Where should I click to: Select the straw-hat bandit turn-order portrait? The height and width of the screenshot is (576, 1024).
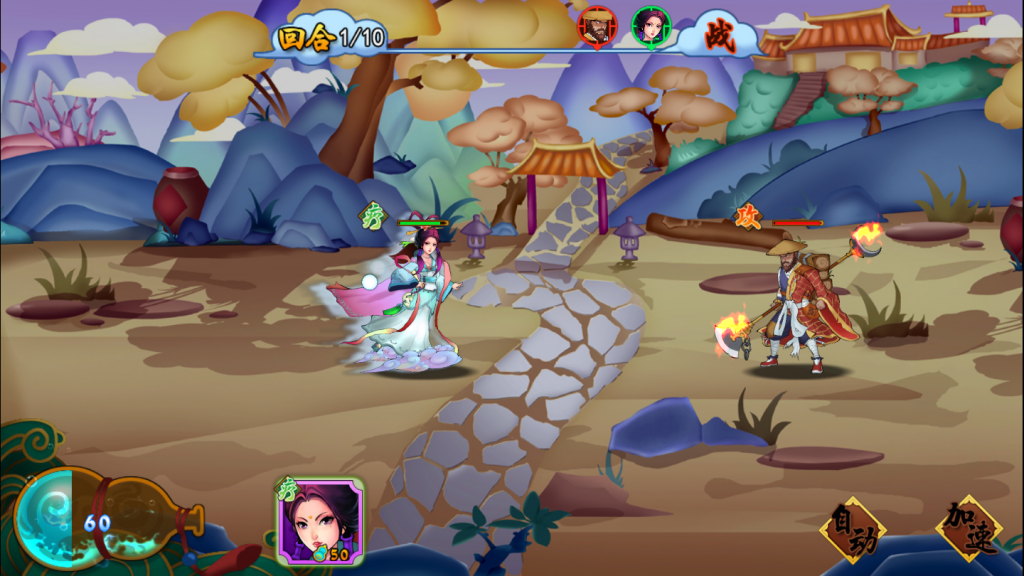[597, 26]
